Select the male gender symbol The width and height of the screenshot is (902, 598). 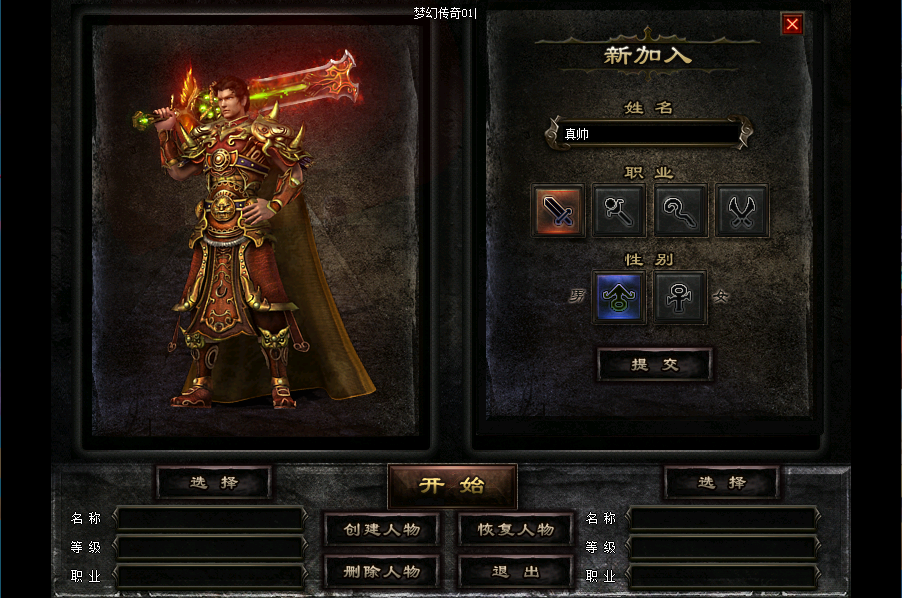click(620, 298)
